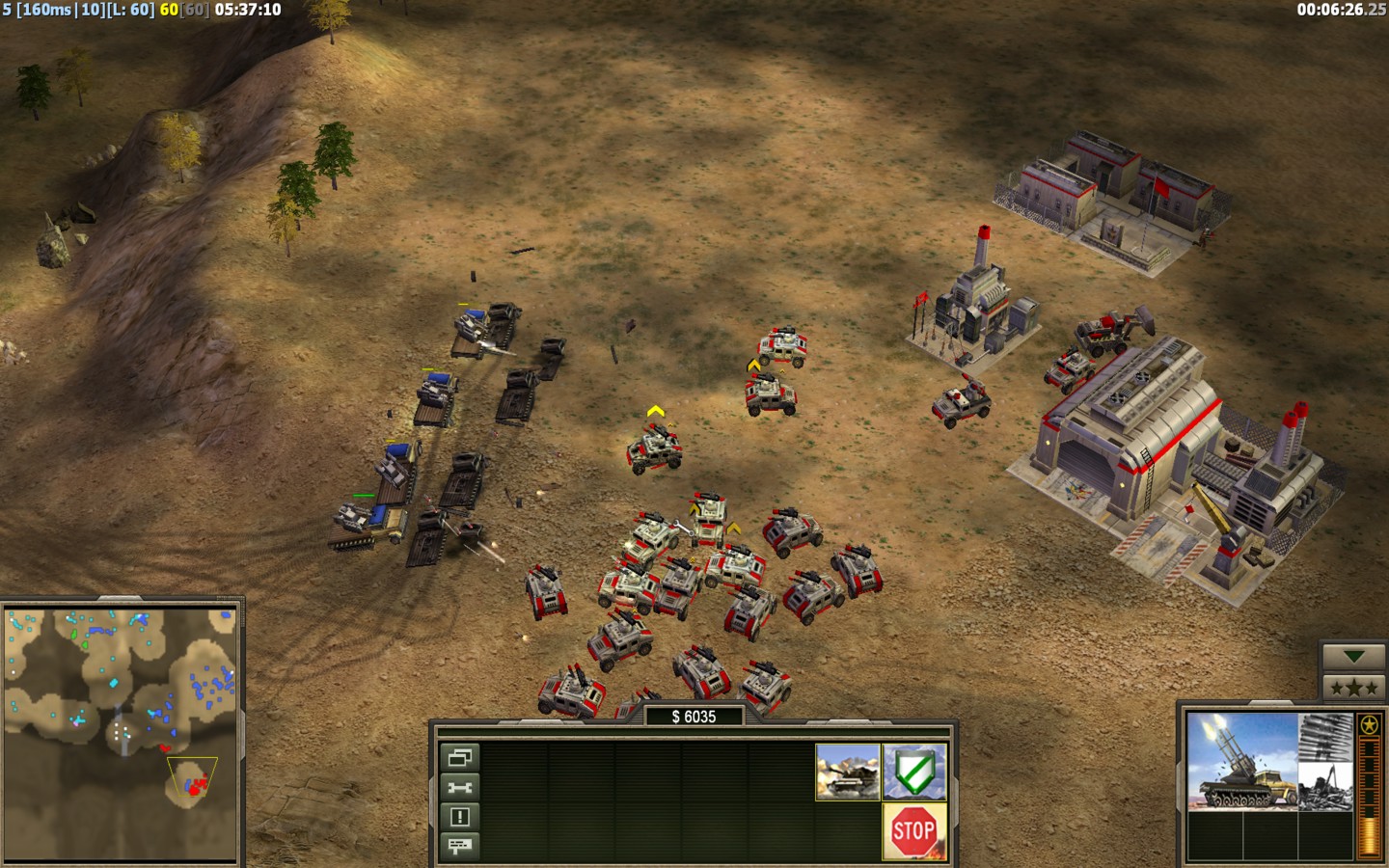Open the overlapping windows options button
1389x868 pixels.
pos(459,757)
